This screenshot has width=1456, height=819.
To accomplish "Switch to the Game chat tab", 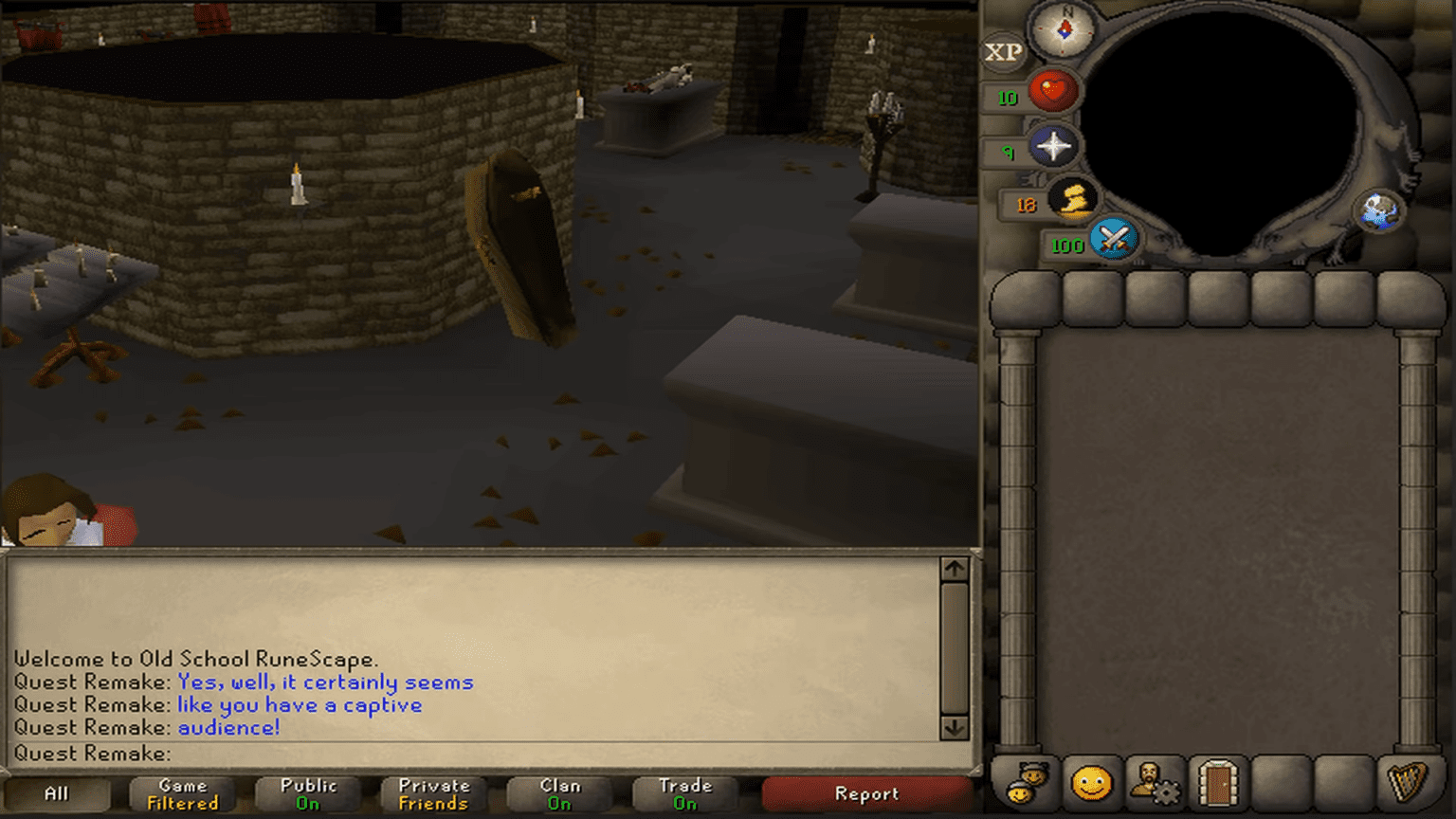I will click(x=182, y=793).
